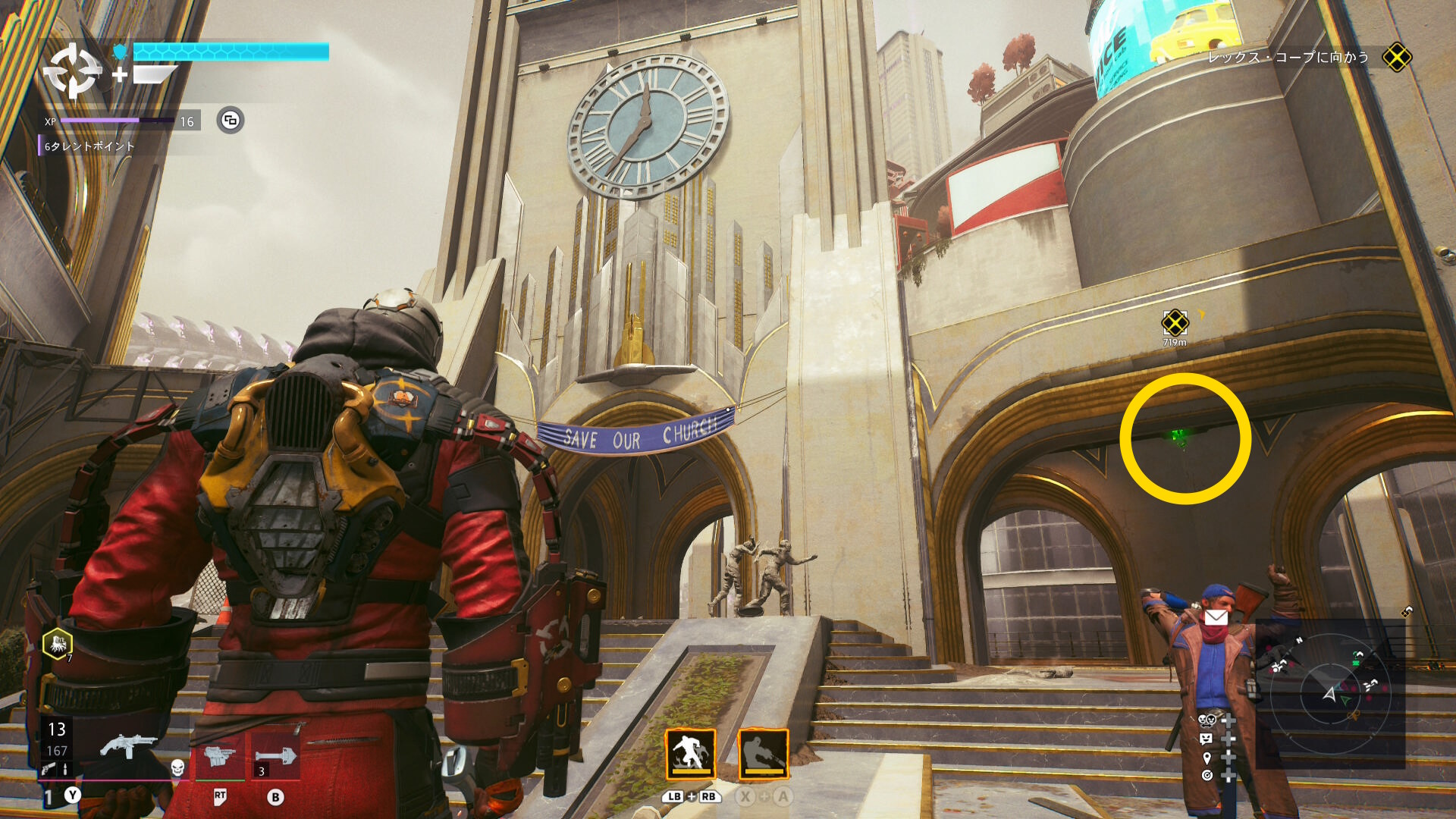Activate the orange shooting ability icon
1456x819 pixels.
click(763, 754)
